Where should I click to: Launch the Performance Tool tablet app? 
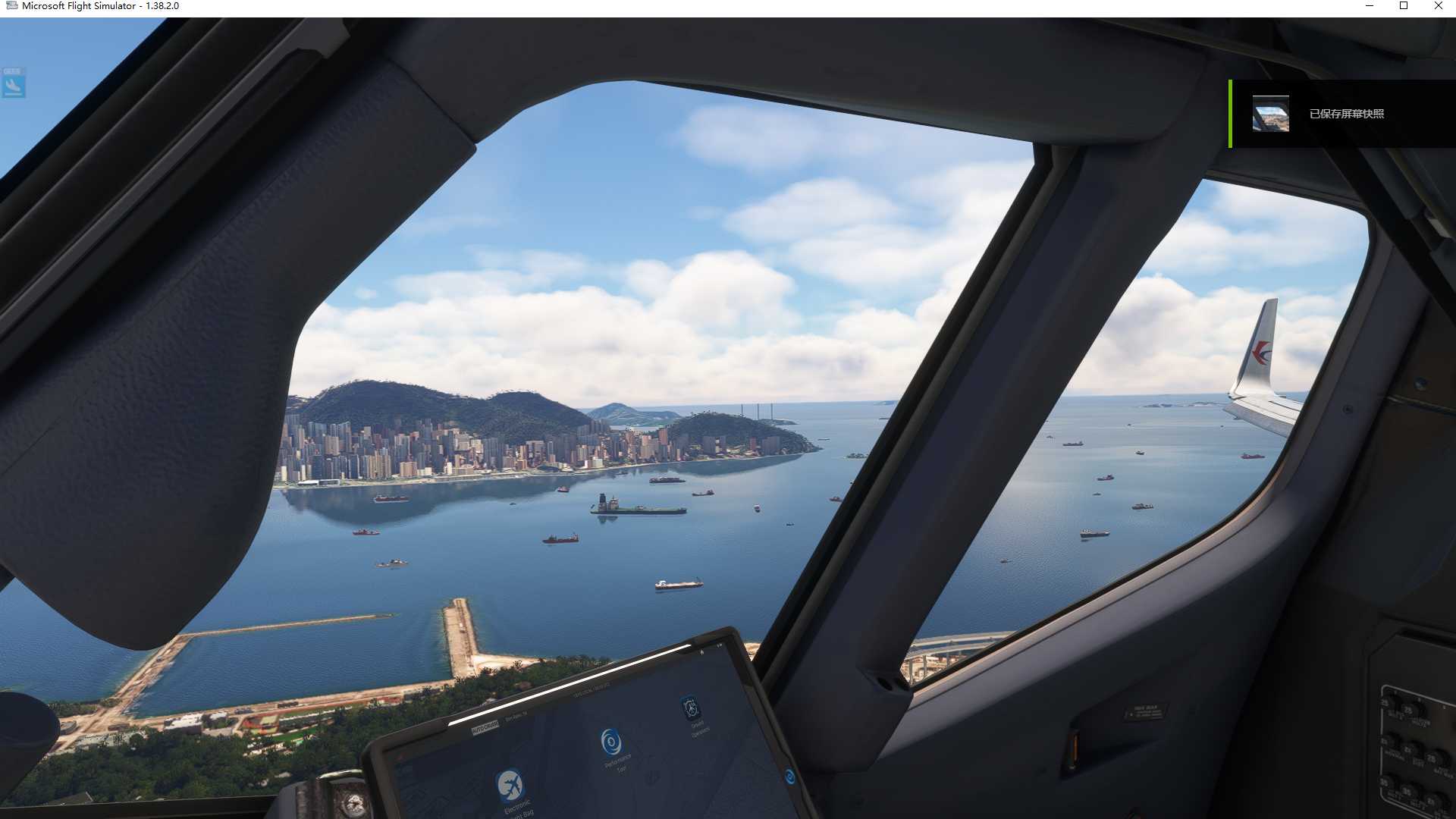point(611,742)
